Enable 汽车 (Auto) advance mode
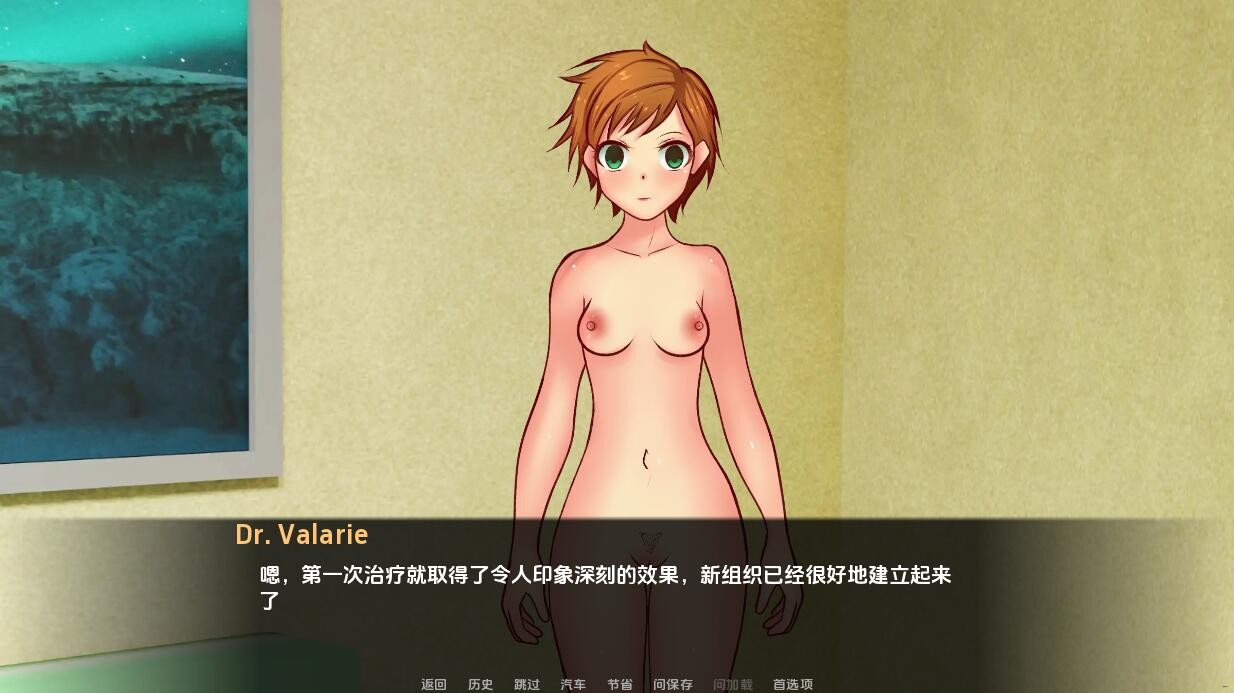The image size is (1234, 693). click(573, 684)
